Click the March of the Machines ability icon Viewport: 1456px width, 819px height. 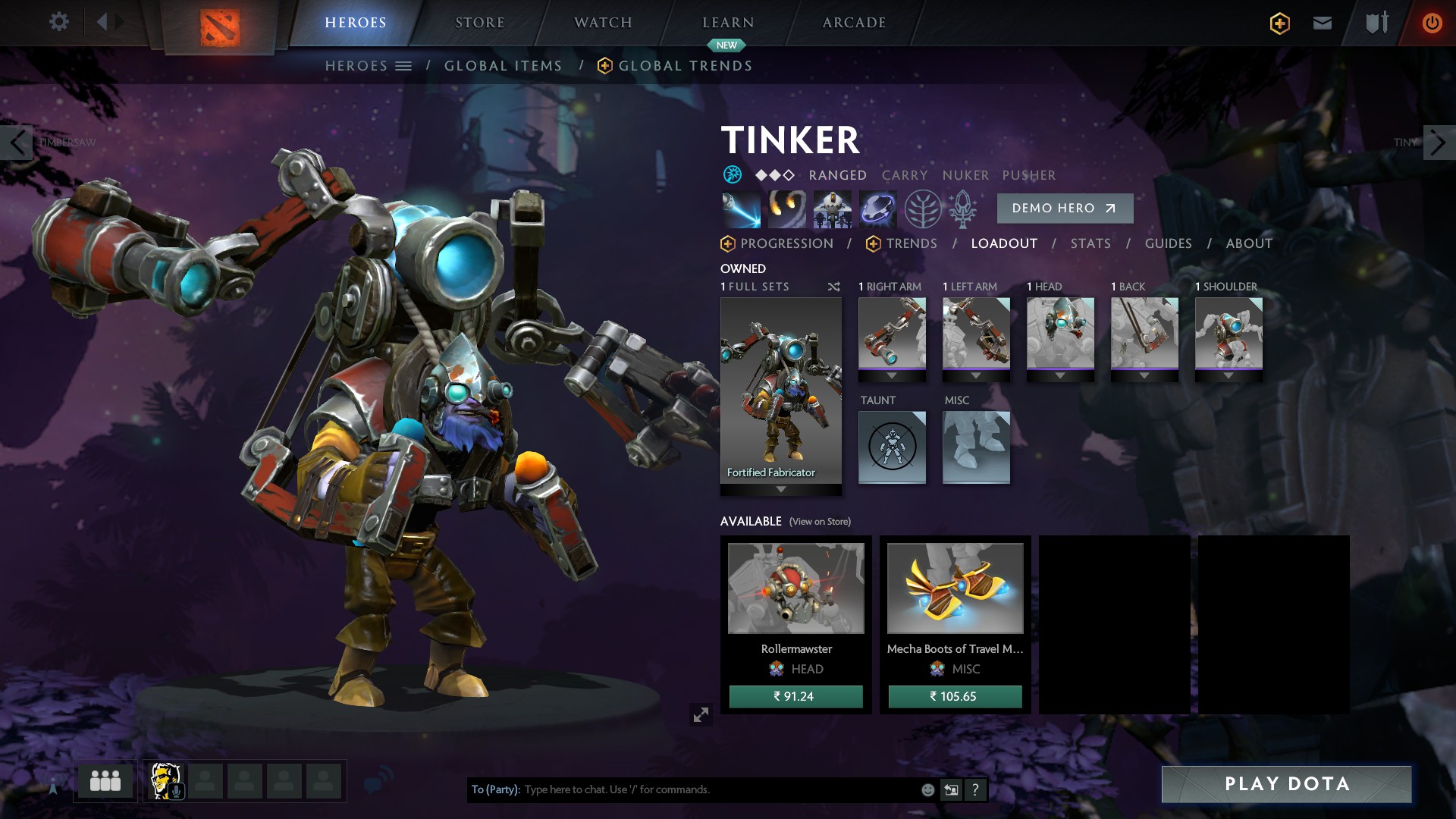[x=832, y=209]
